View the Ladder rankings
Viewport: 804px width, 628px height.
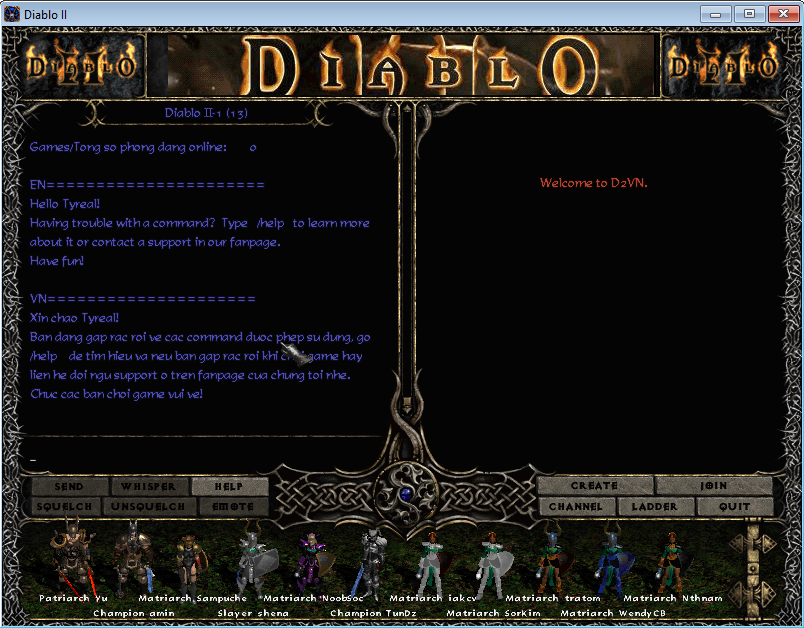click(x=655, y=507)
